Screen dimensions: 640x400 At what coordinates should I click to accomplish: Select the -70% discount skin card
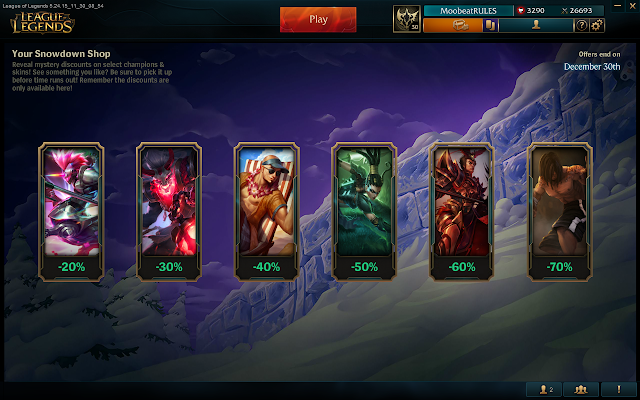click(x=559, y=209)
